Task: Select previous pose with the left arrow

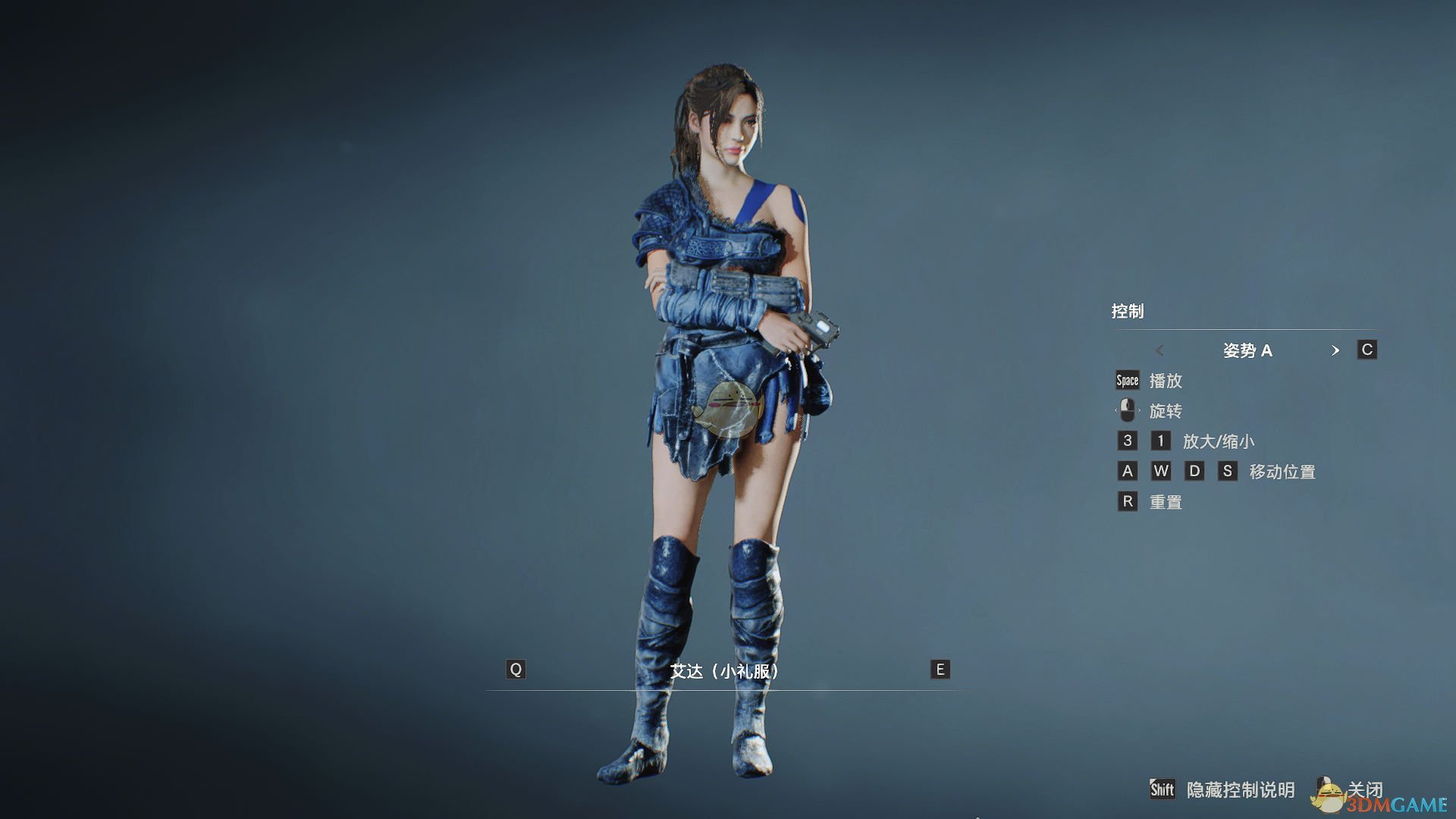Action: (x=1160, y=350)
